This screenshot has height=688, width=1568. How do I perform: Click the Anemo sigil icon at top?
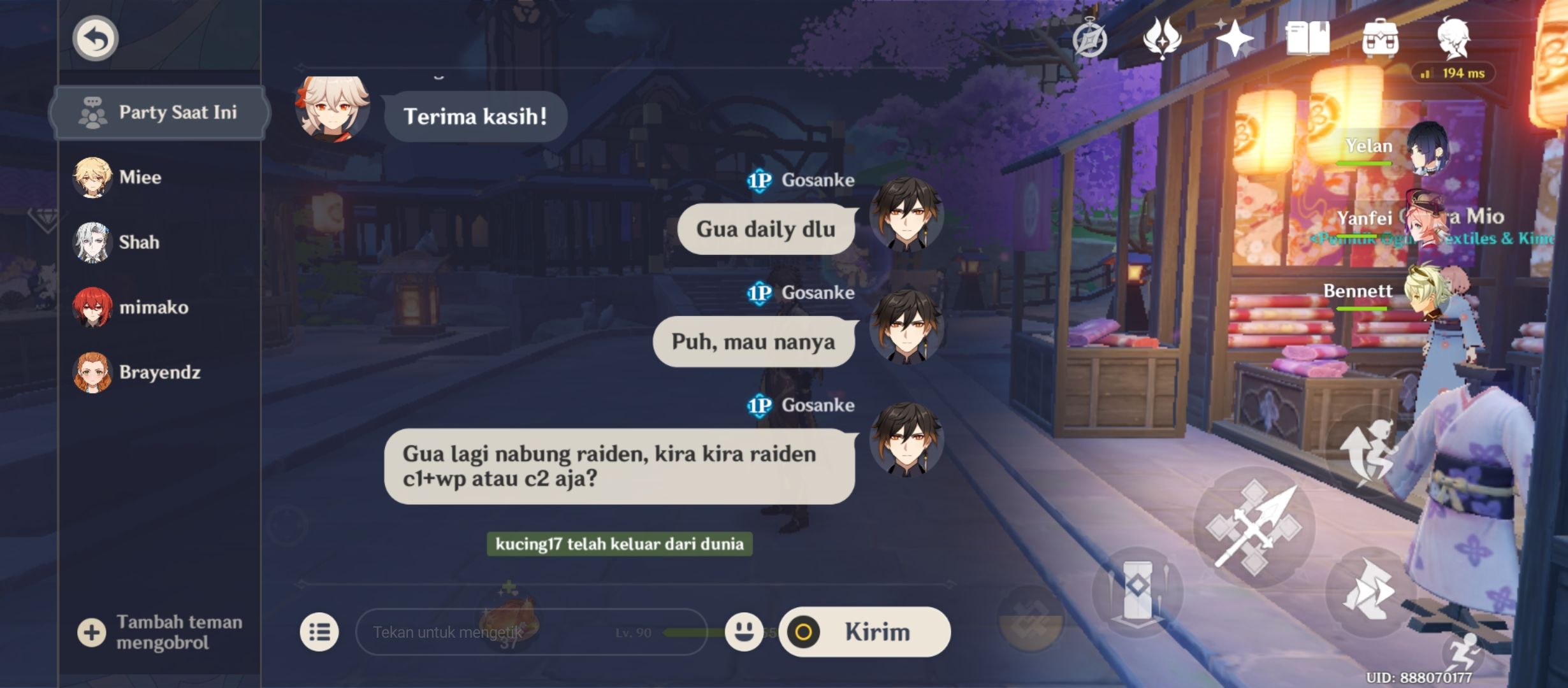(1161, 39)
